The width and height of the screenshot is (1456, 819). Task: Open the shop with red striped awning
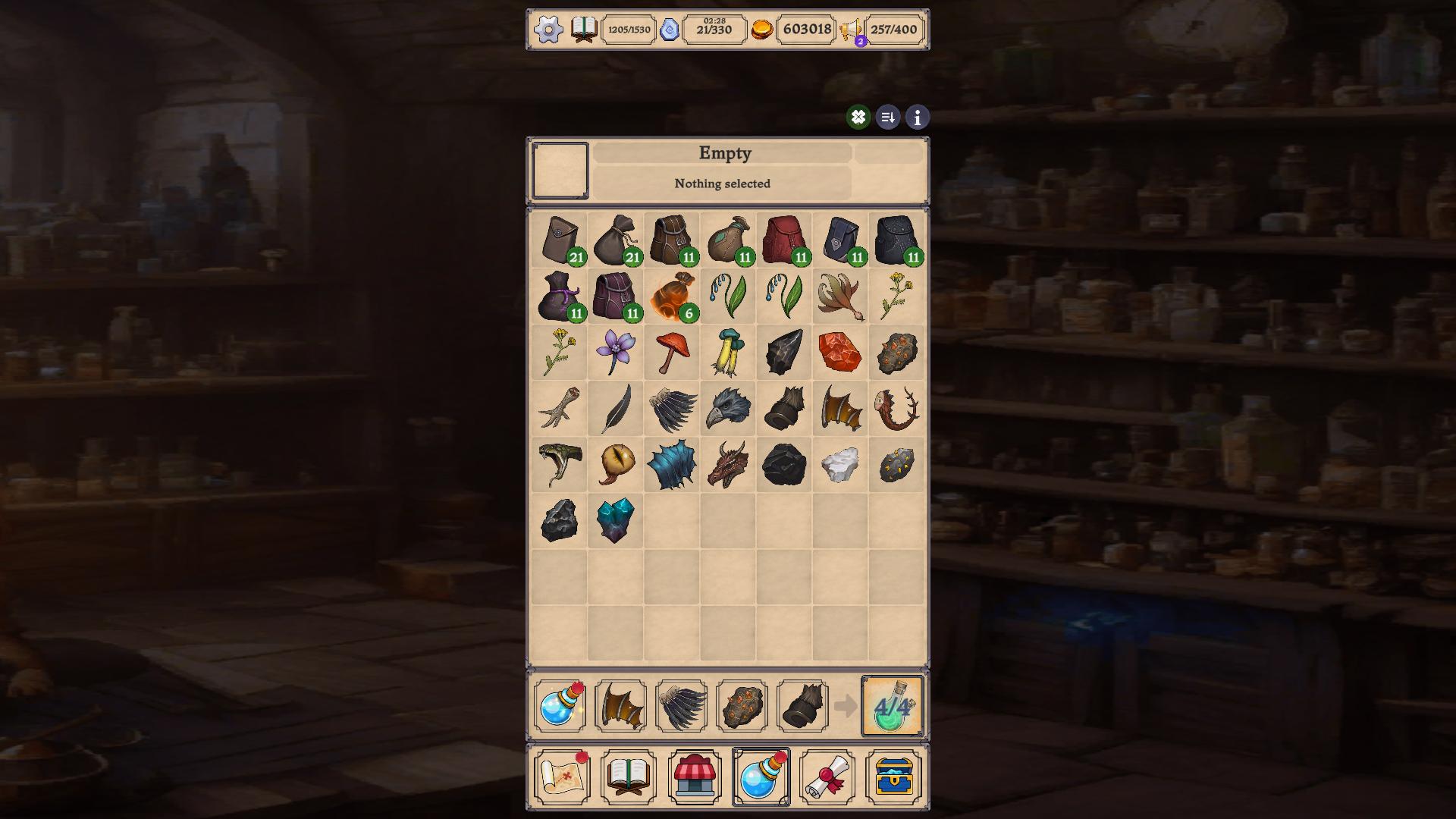click(x=694, y=775)
